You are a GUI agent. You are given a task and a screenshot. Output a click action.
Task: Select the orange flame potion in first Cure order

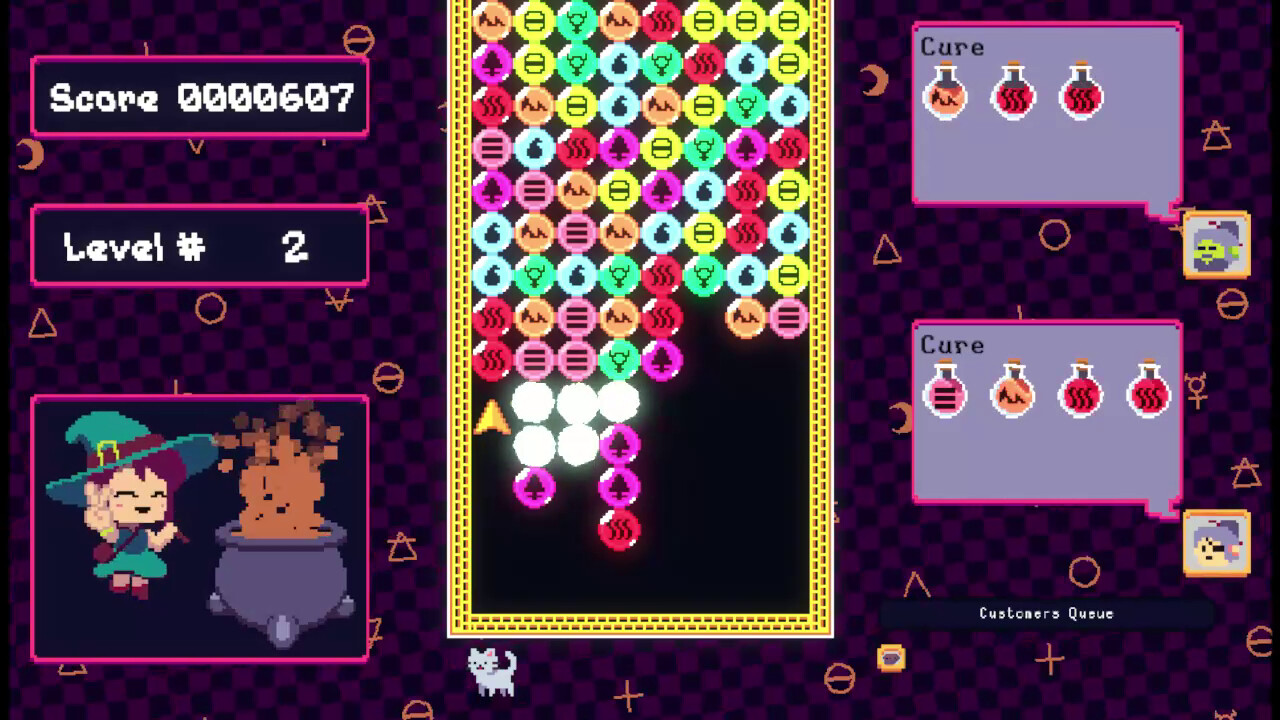[x=946, y=97]
